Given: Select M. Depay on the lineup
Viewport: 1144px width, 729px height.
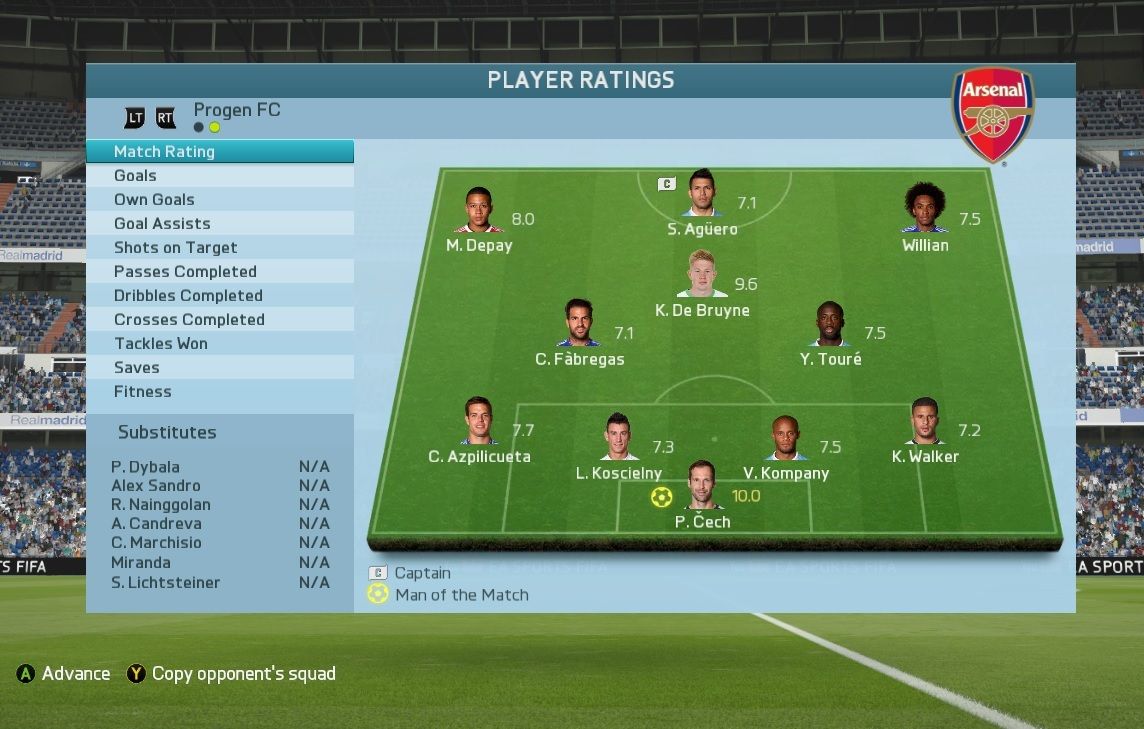Looking at the screenshot, I should (x=479, y=210).
